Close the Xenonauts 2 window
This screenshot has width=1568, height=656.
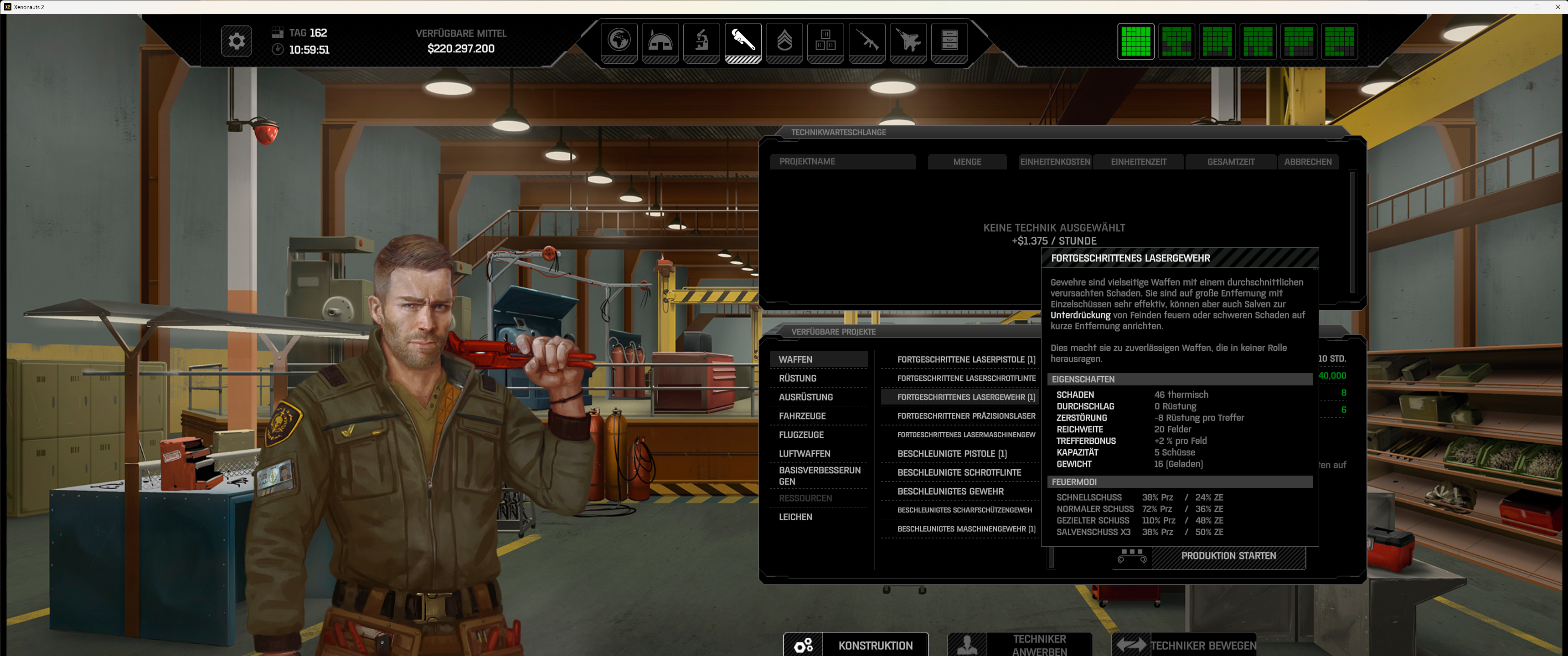1557,7
